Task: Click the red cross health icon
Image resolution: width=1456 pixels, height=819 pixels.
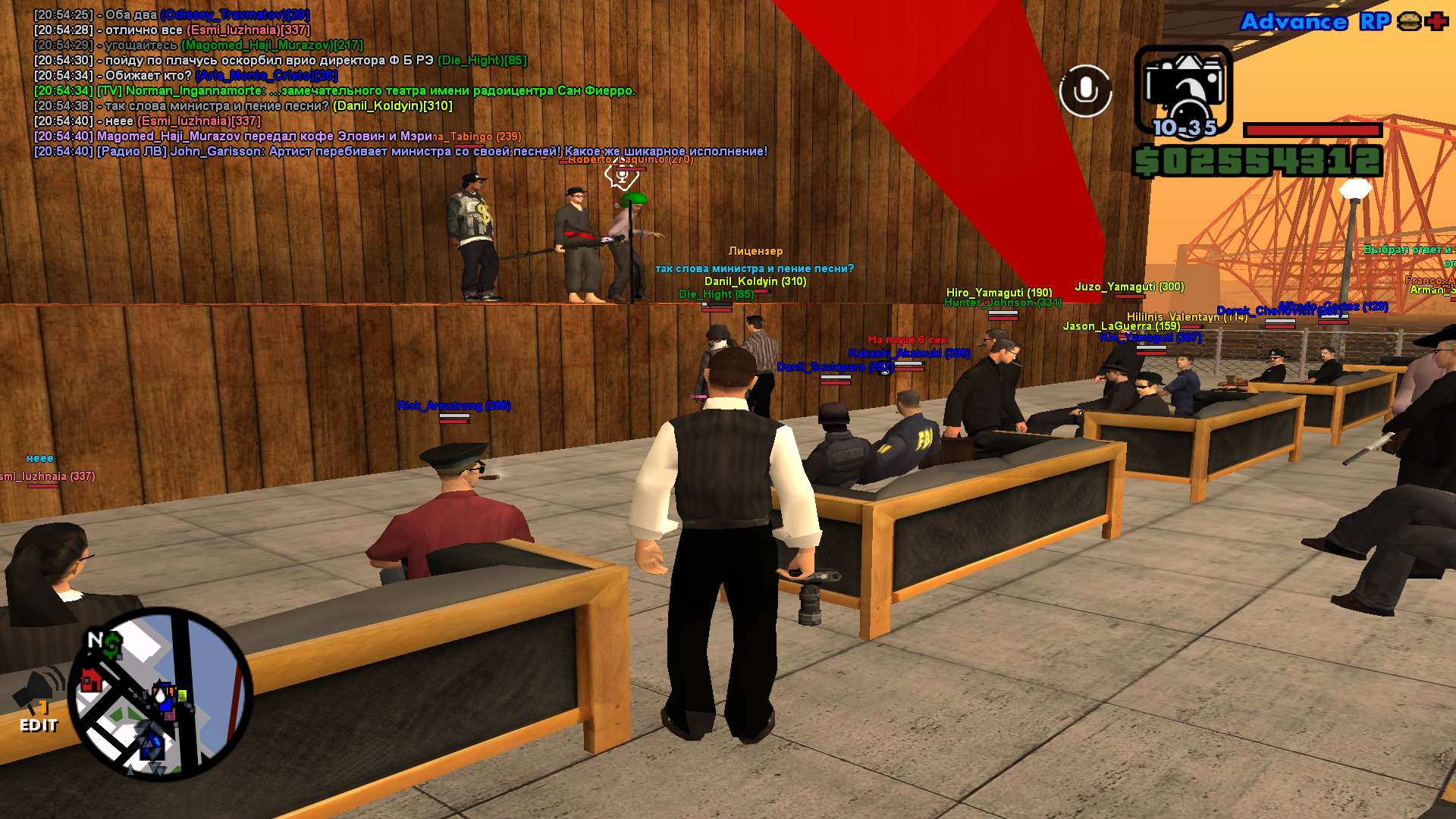Action: [1436, 21]
